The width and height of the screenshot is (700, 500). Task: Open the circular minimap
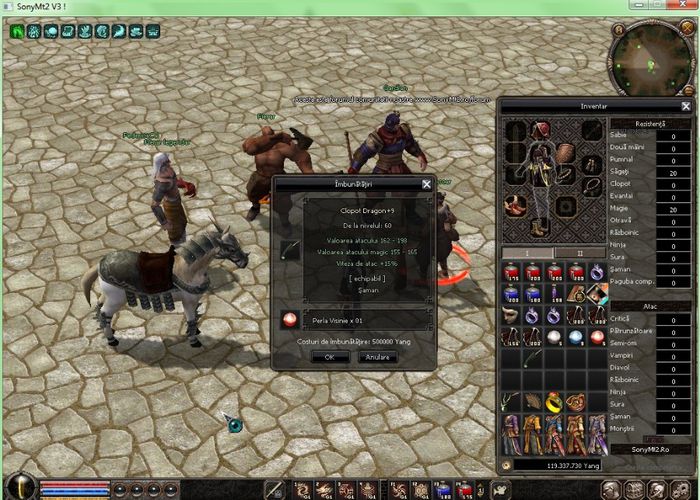point(651,60)
